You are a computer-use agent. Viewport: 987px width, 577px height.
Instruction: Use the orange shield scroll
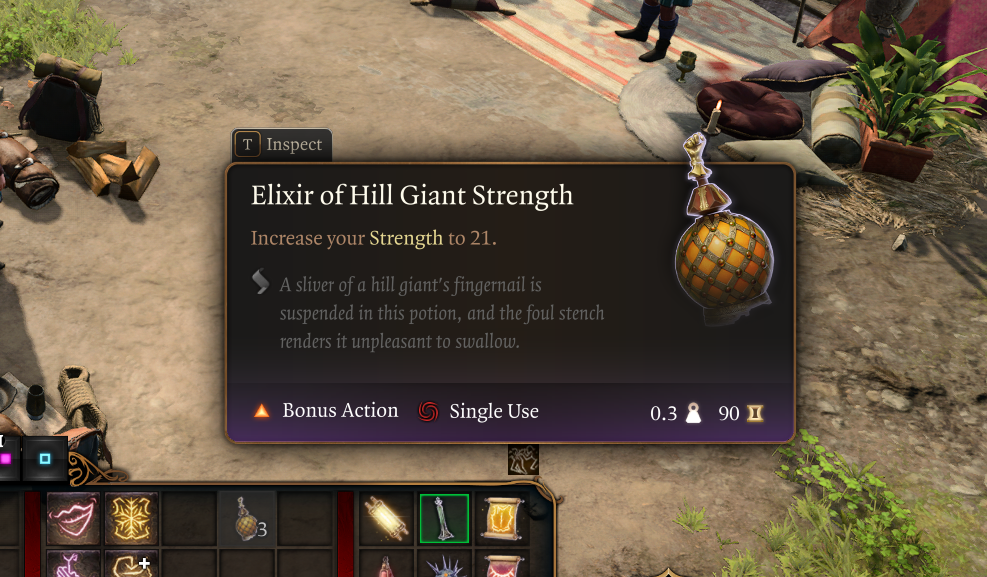pos(501,517)
